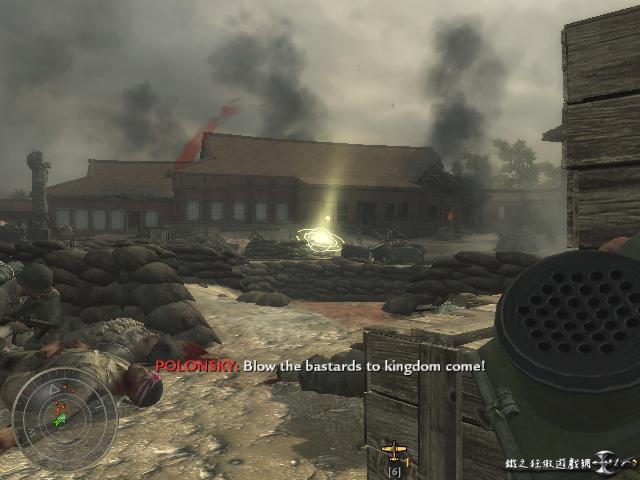Image resolution: width=640 pixels, height=480 pixels.
Task: Click the circular compass radar
Action: click(x=64, y=419)
